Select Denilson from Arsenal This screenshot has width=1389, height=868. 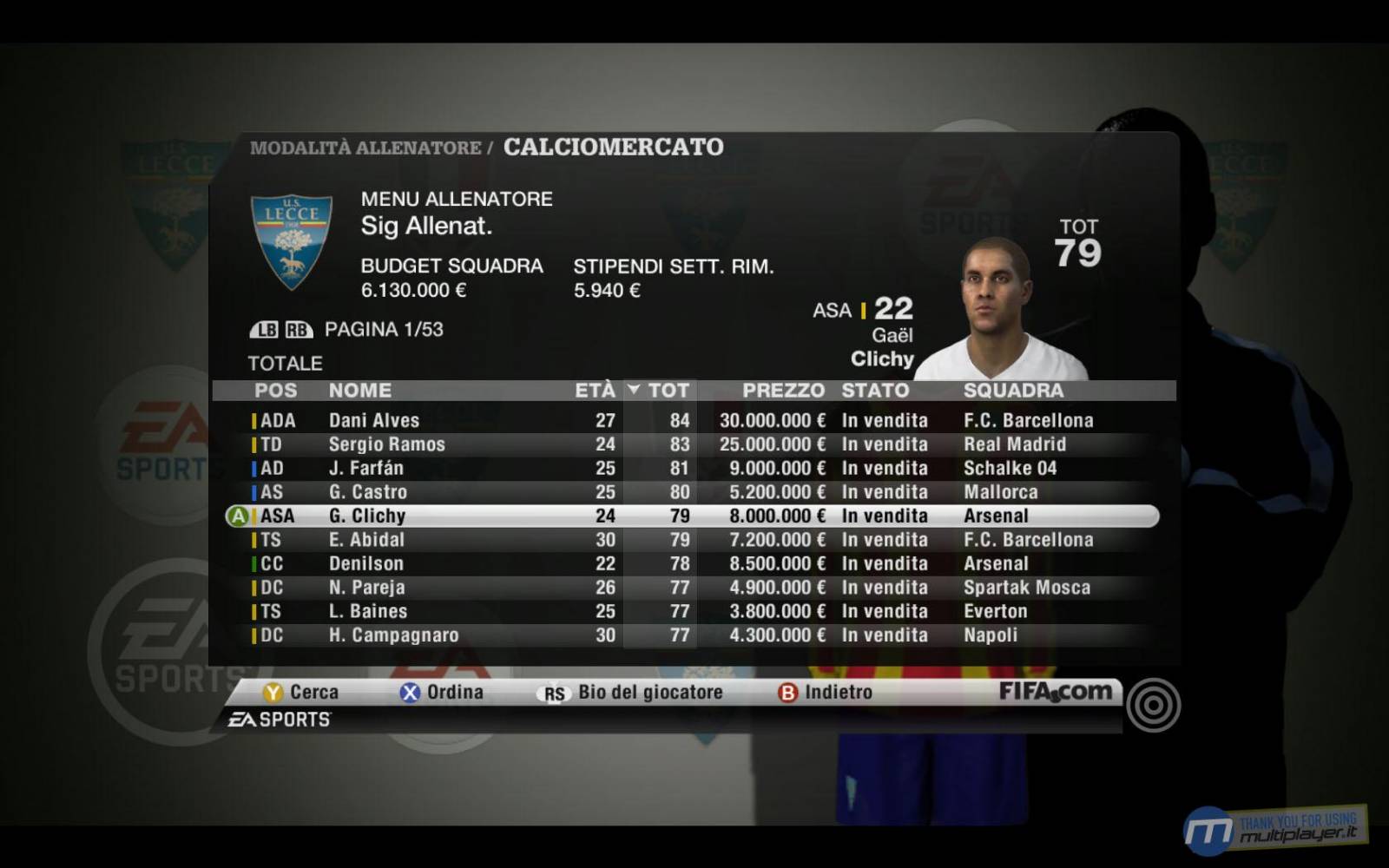tap(365, 564)
